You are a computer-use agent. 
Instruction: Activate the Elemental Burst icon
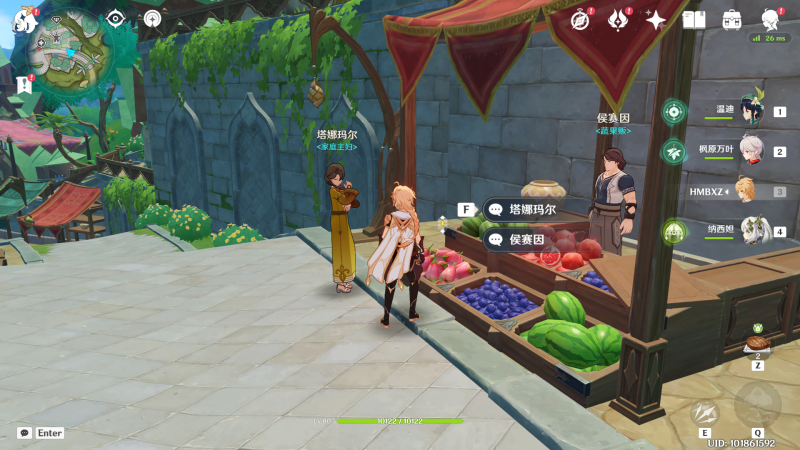[757, 404]
